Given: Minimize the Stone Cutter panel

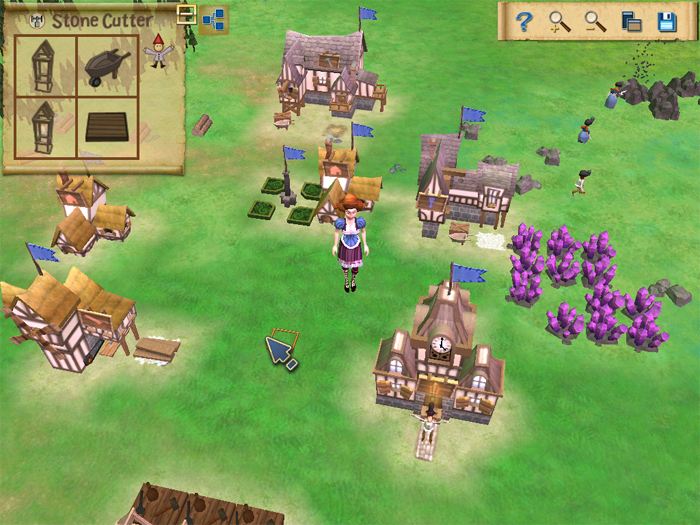Looking at the screenshot, I should coord(186,13).
